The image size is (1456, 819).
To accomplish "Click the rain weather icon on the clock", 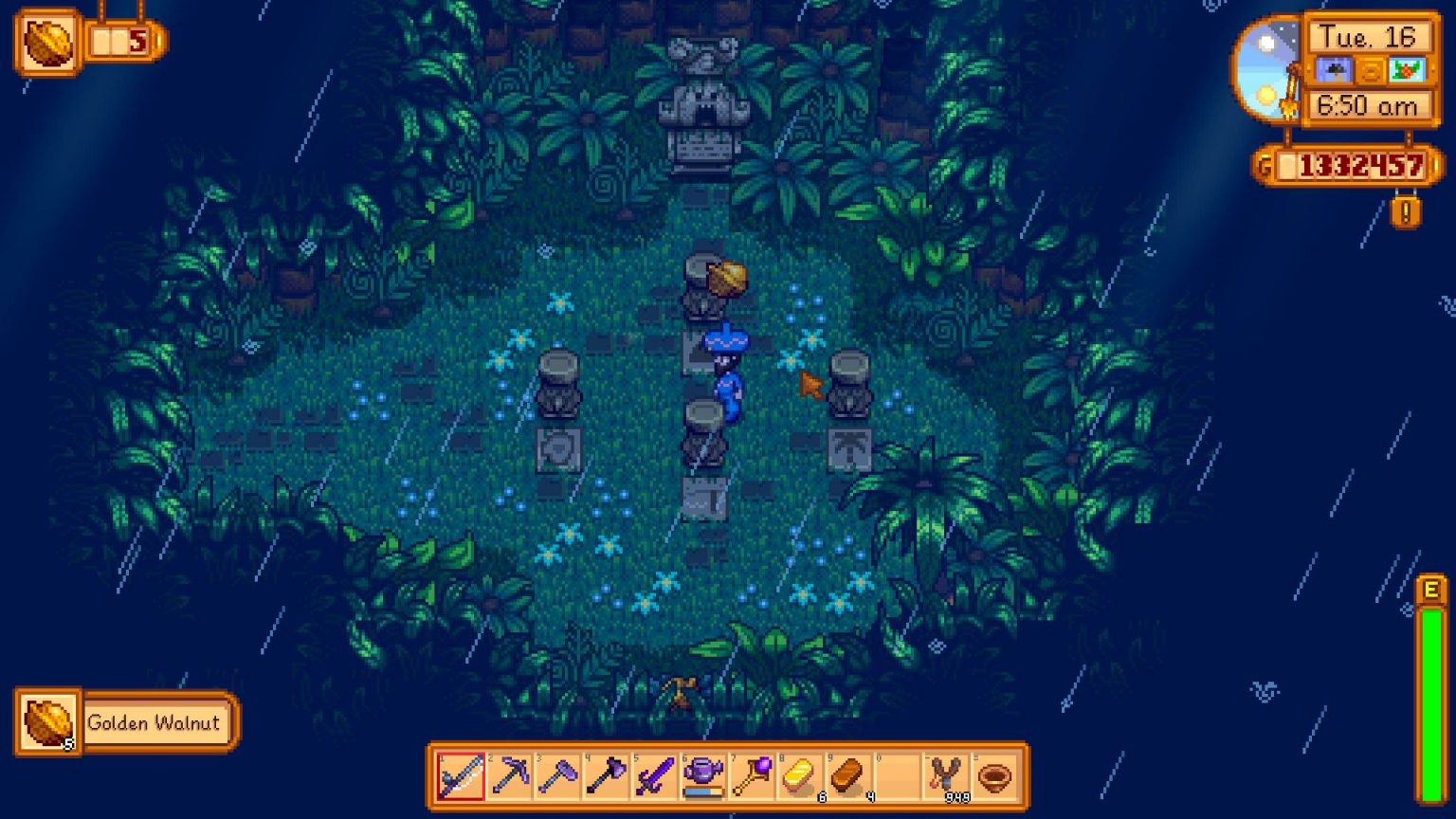I will click(1336, 68).
